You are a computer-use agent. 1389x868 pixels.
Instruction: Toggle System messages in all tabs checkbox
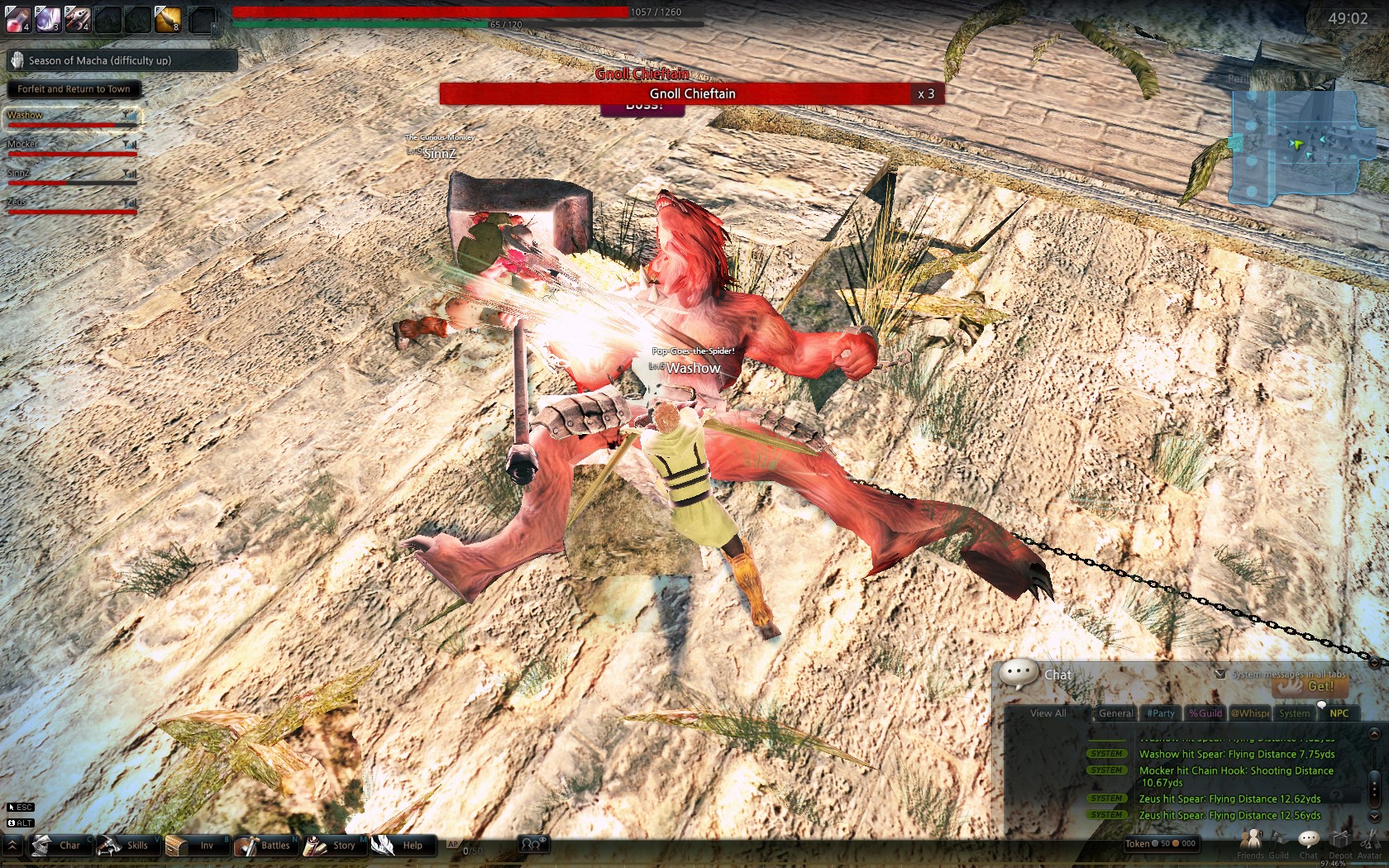coord(1220,674)
